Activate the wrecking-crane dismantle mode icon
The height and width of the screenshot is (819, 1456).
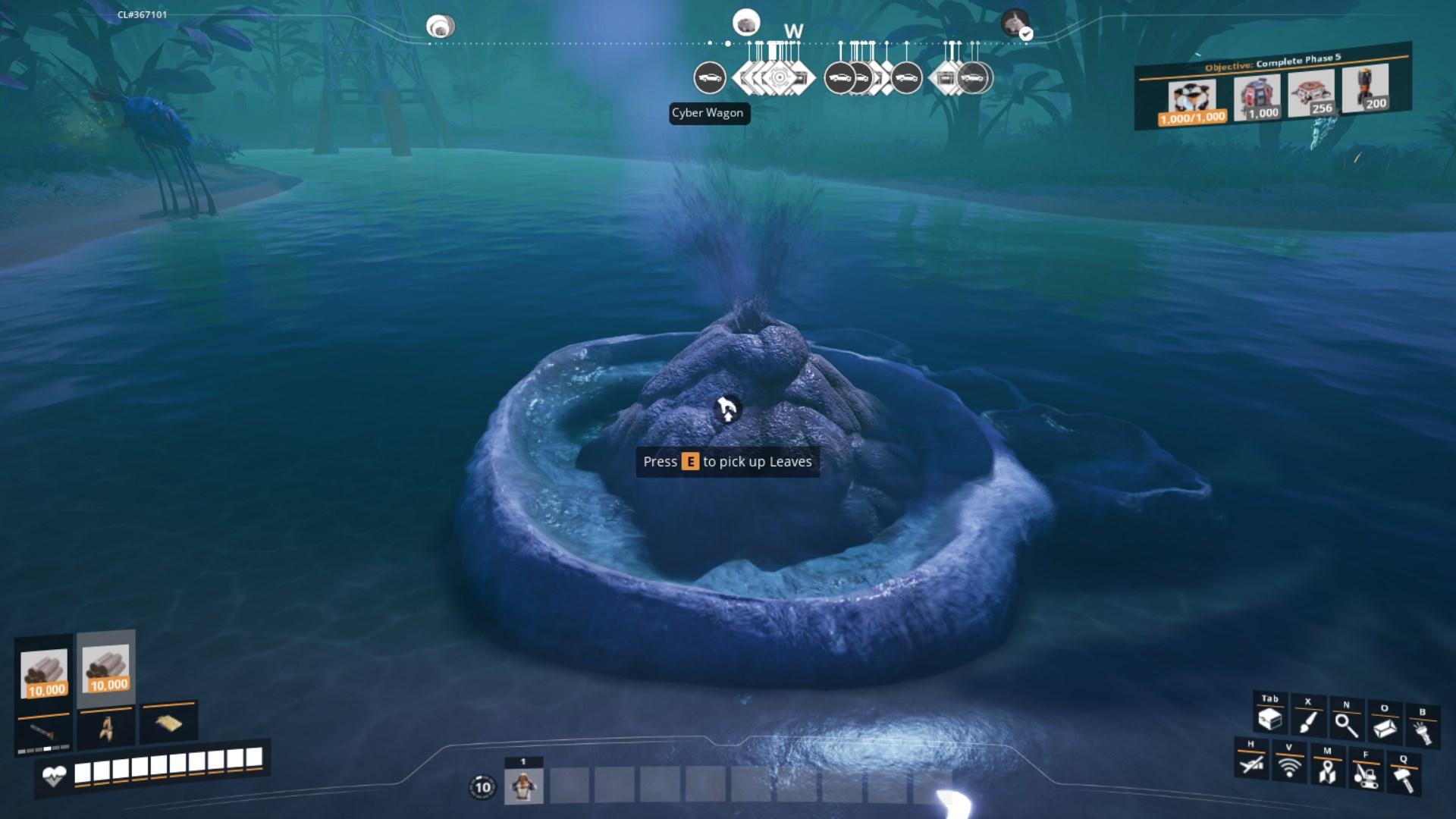(x=1365, y=774)
